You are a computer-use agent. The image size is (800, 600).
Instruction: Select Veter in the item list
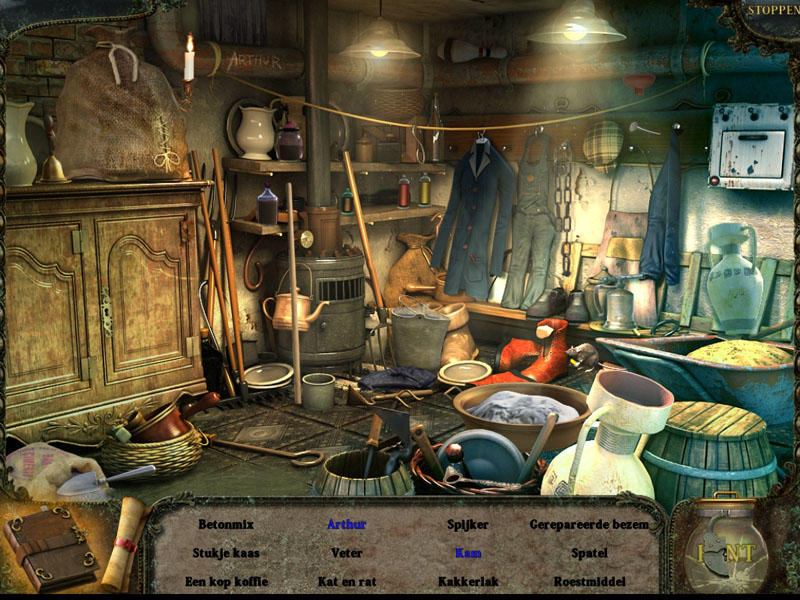coord(346,552)
